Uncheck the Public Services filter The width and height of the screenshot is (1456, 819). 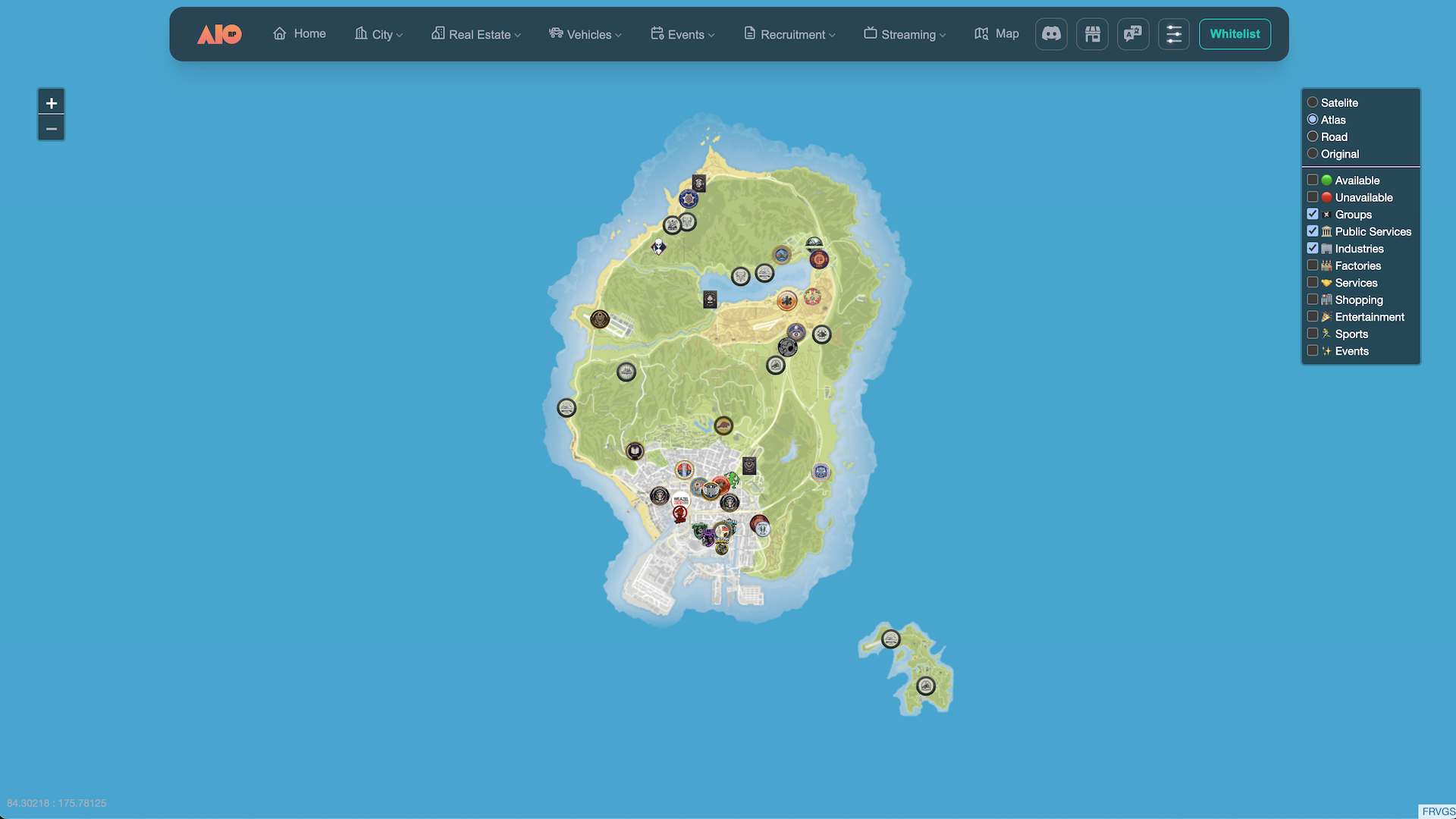point(1313,231)
